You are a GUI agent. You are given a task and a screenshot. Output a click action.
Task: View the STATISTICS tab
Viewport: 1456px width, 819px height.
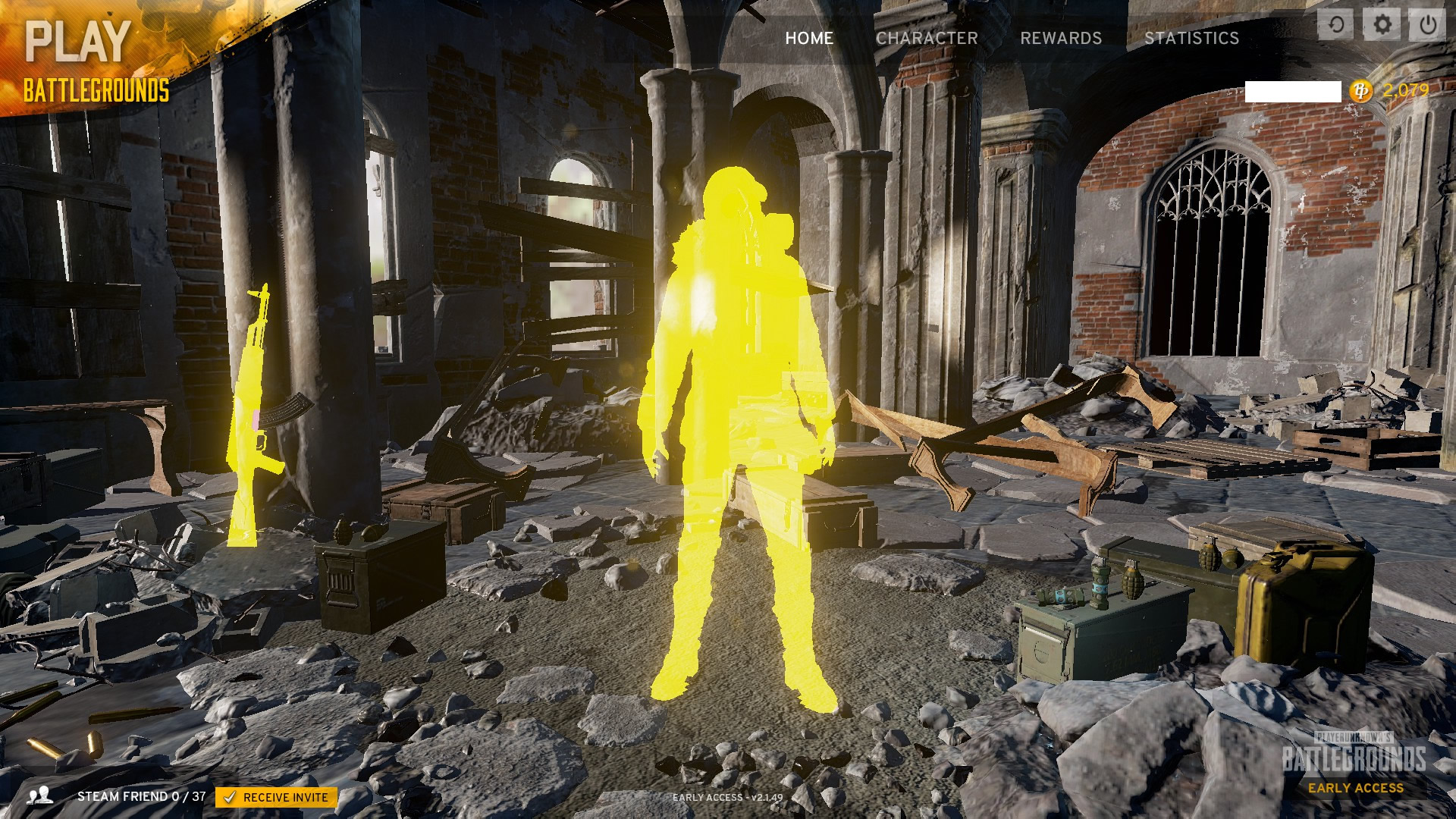tap(1191, 38)
